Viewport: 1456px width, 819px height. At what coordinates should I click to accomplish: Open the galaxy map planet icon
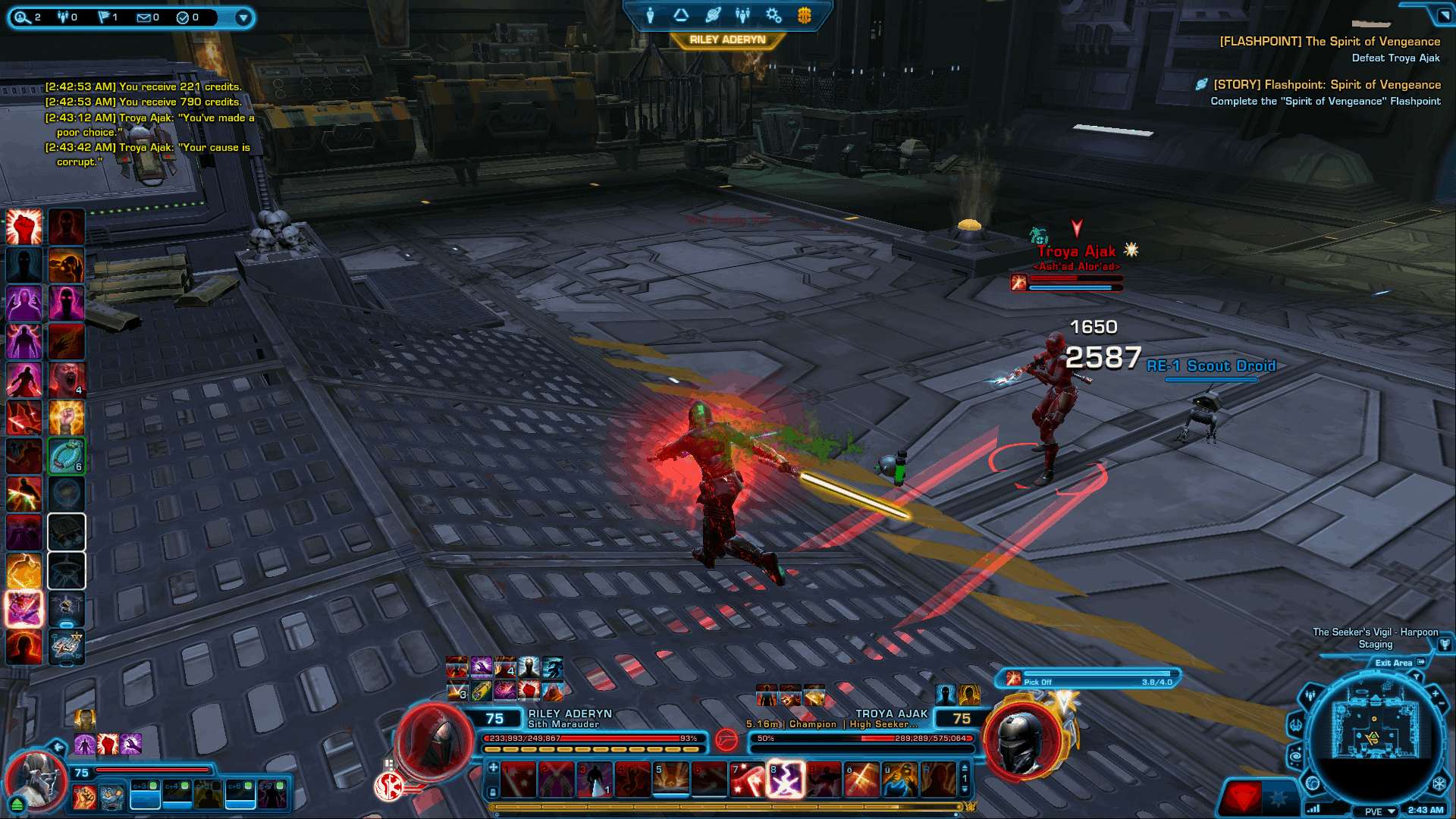pyautogui.click(x=713, y=14)
